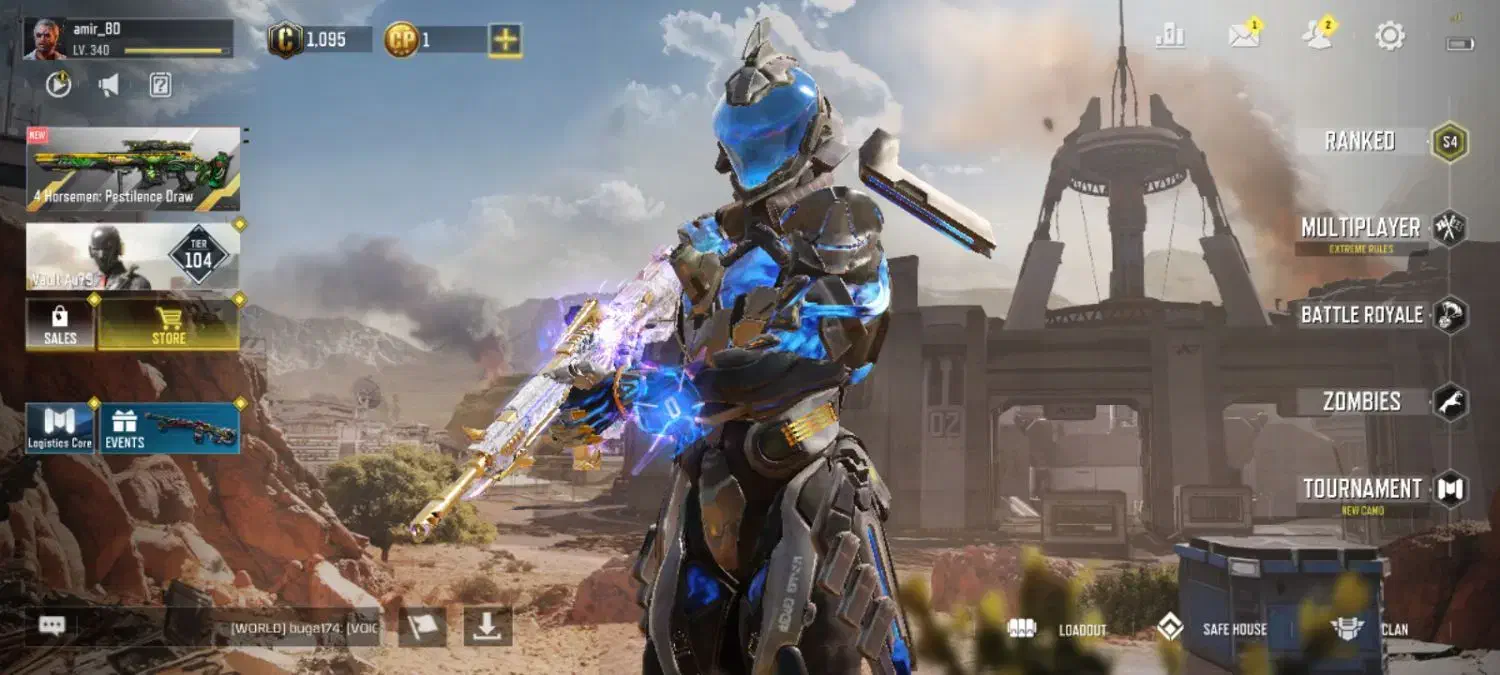Open the Clan page
The image size is (1500, 675).
(x=1371, y=629)
